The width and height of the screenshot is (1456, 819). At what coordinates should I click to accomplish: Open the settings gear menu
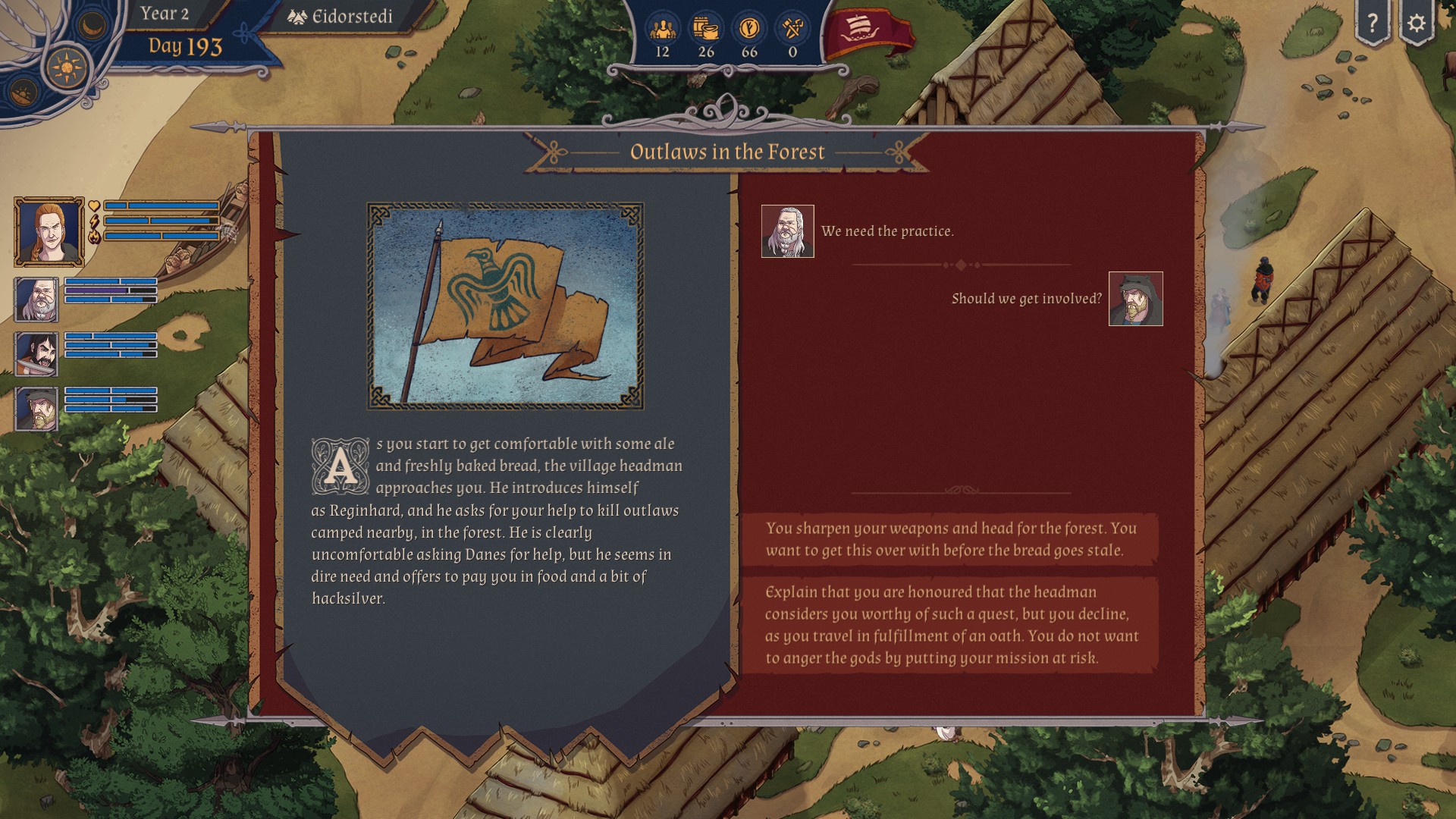(x=1416, y=24)
